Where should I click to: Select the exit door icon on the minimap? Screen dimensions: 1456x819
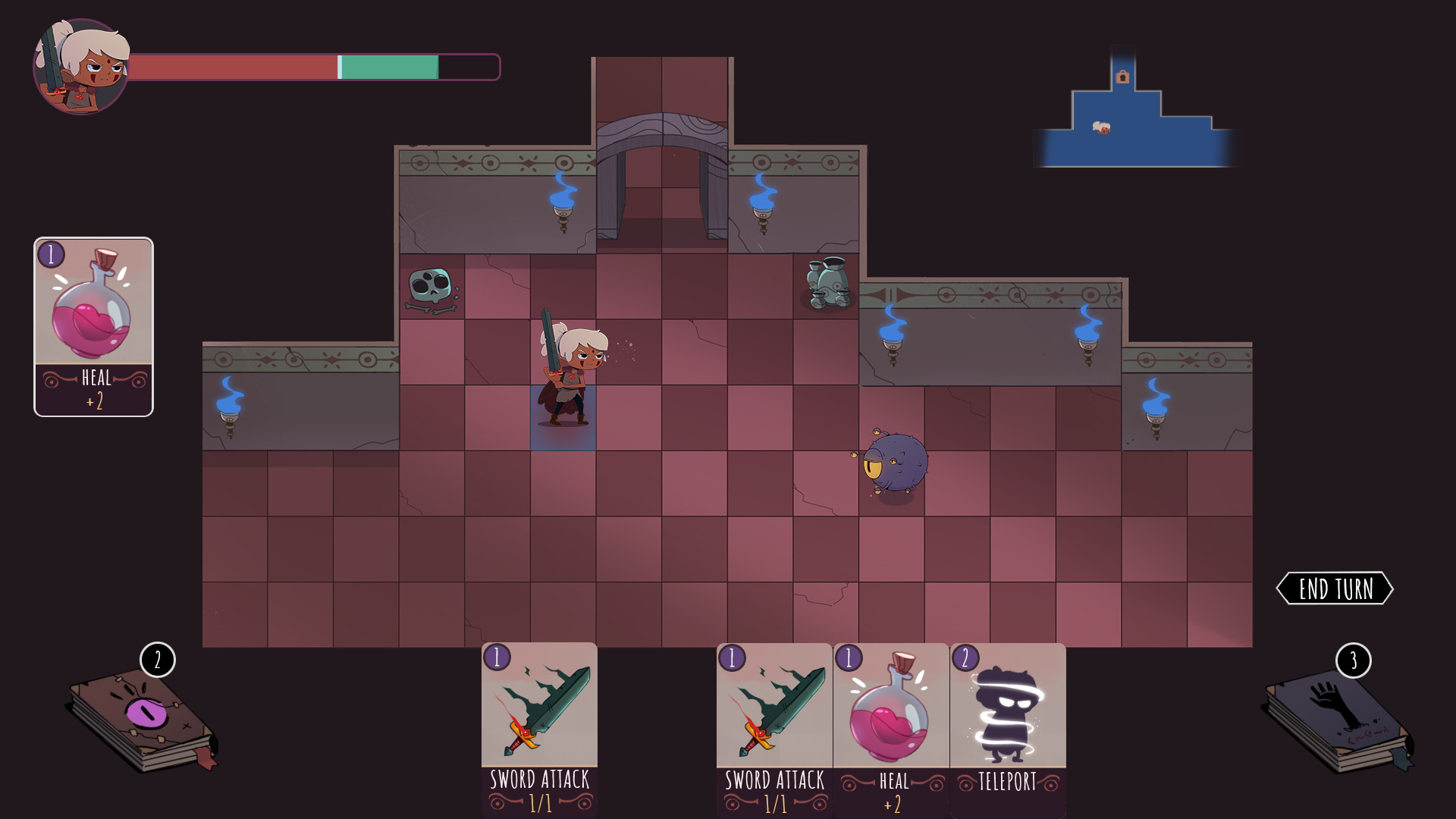1122,77
